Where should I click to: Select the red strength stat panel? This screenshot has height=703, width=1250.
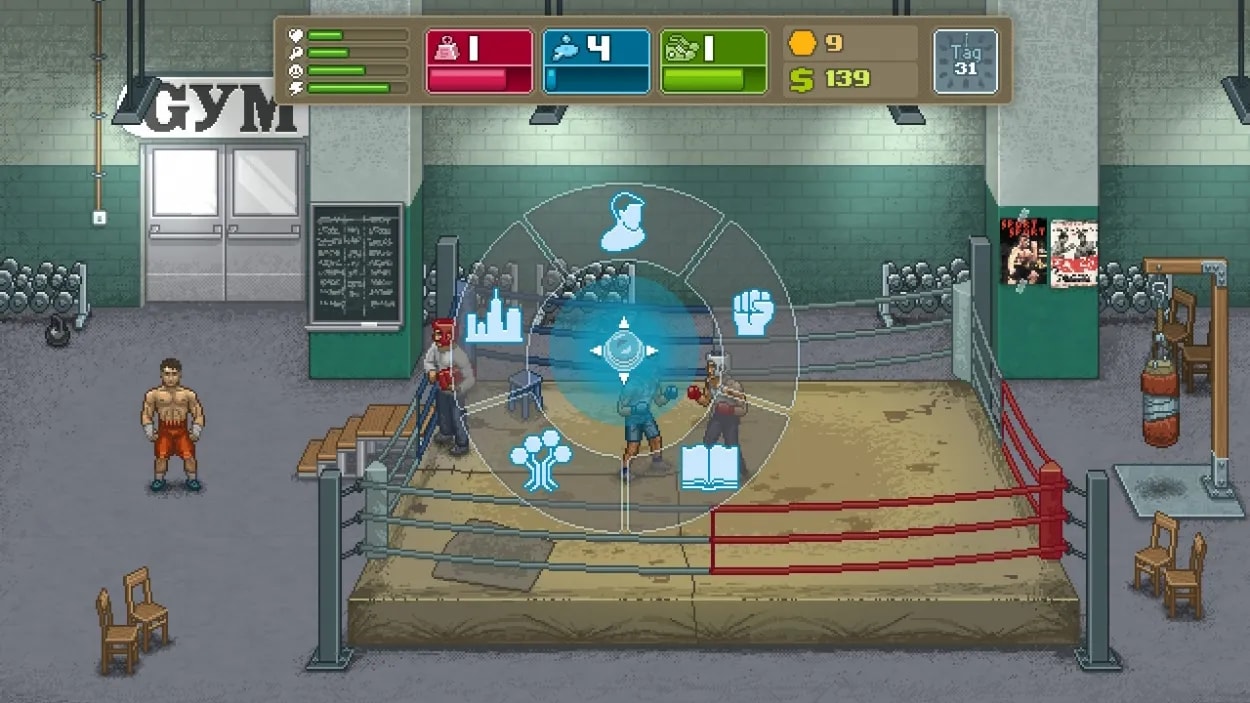(x=479, y=62)
